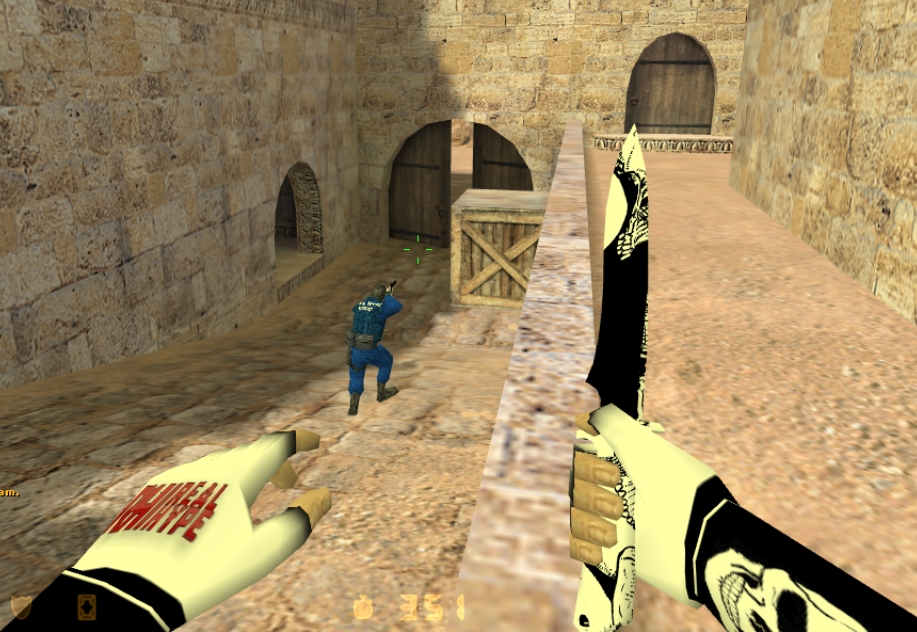Click the round timer stopwatch icon
The width and height of the screenshot is (917, 632).
pyautogui.click(x=363, y=608)
